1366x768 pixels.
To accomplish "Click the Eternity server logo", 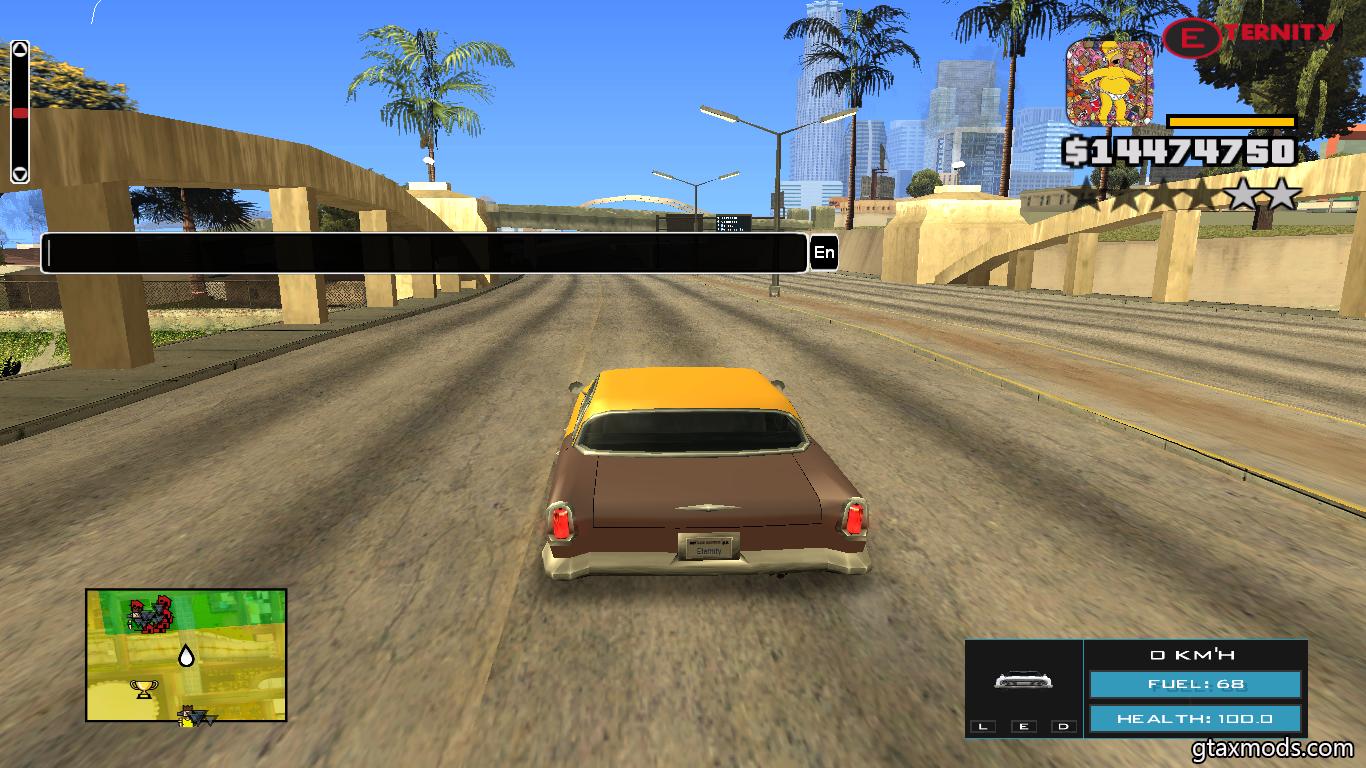I will tap(1249, 36).
